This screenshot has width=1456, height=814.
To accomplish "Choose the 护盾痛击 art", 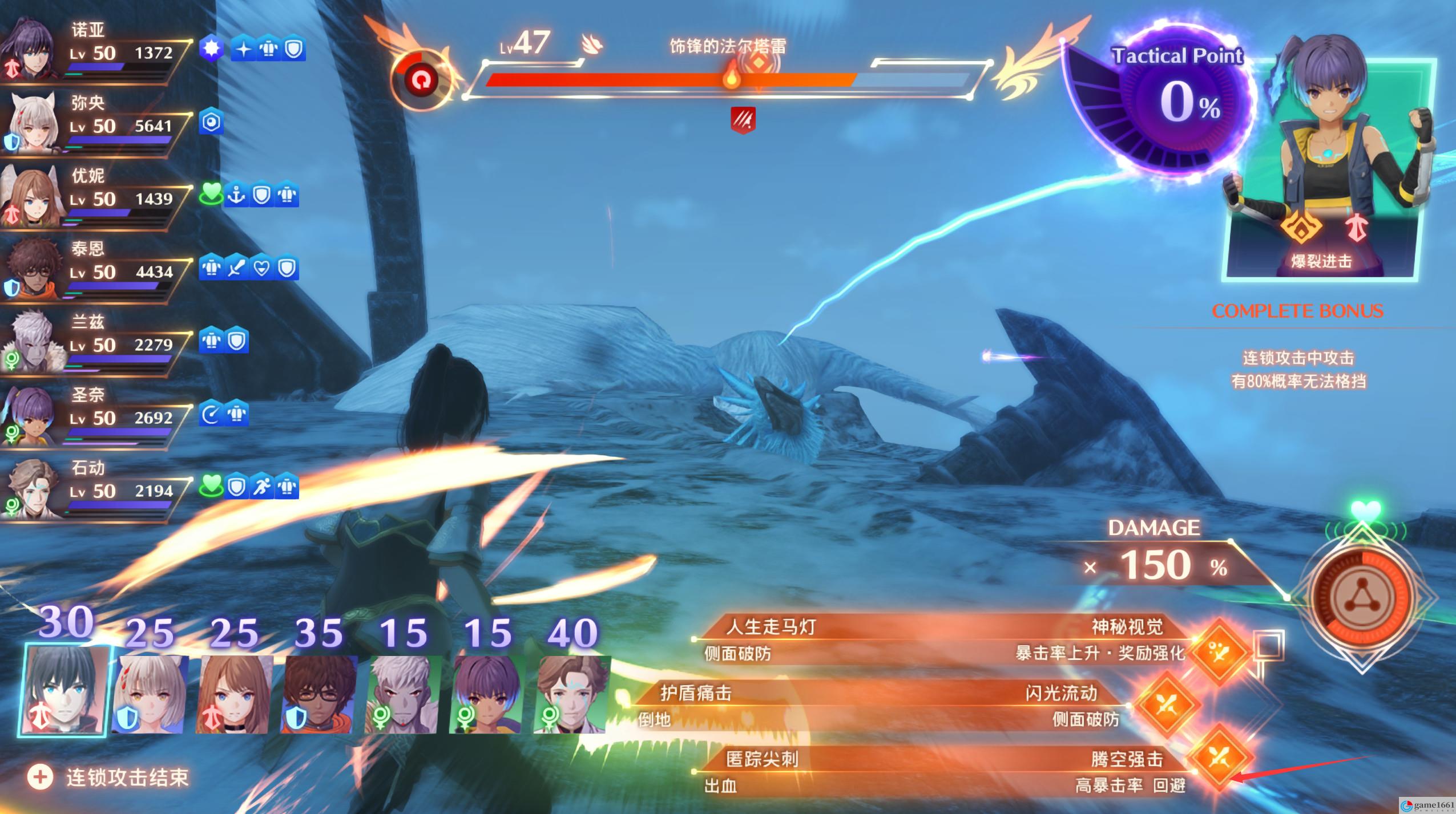I will pos(696,694).
